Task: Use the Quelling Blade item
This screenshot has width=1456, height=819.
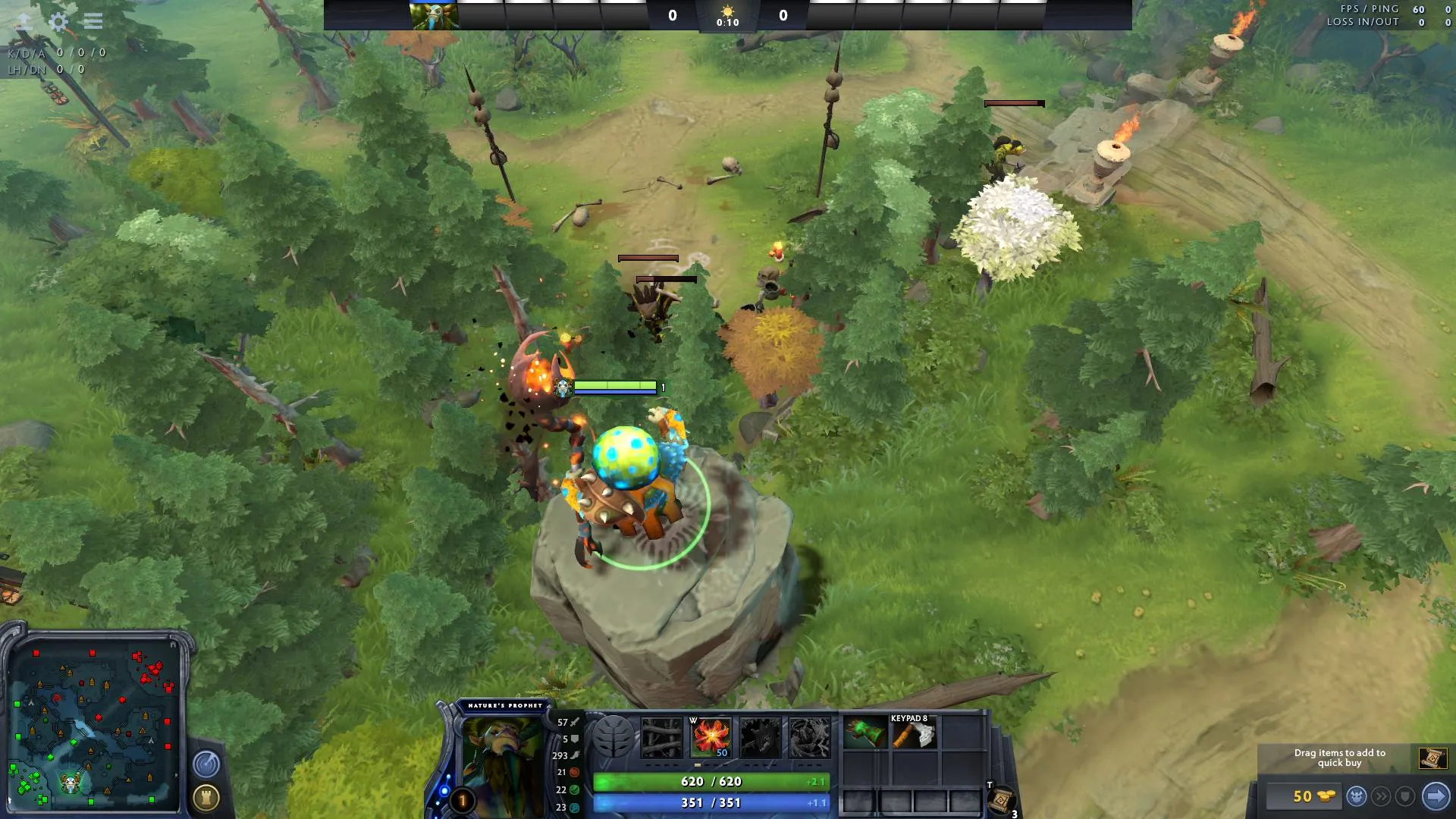Action: click(x=914, y=734)
